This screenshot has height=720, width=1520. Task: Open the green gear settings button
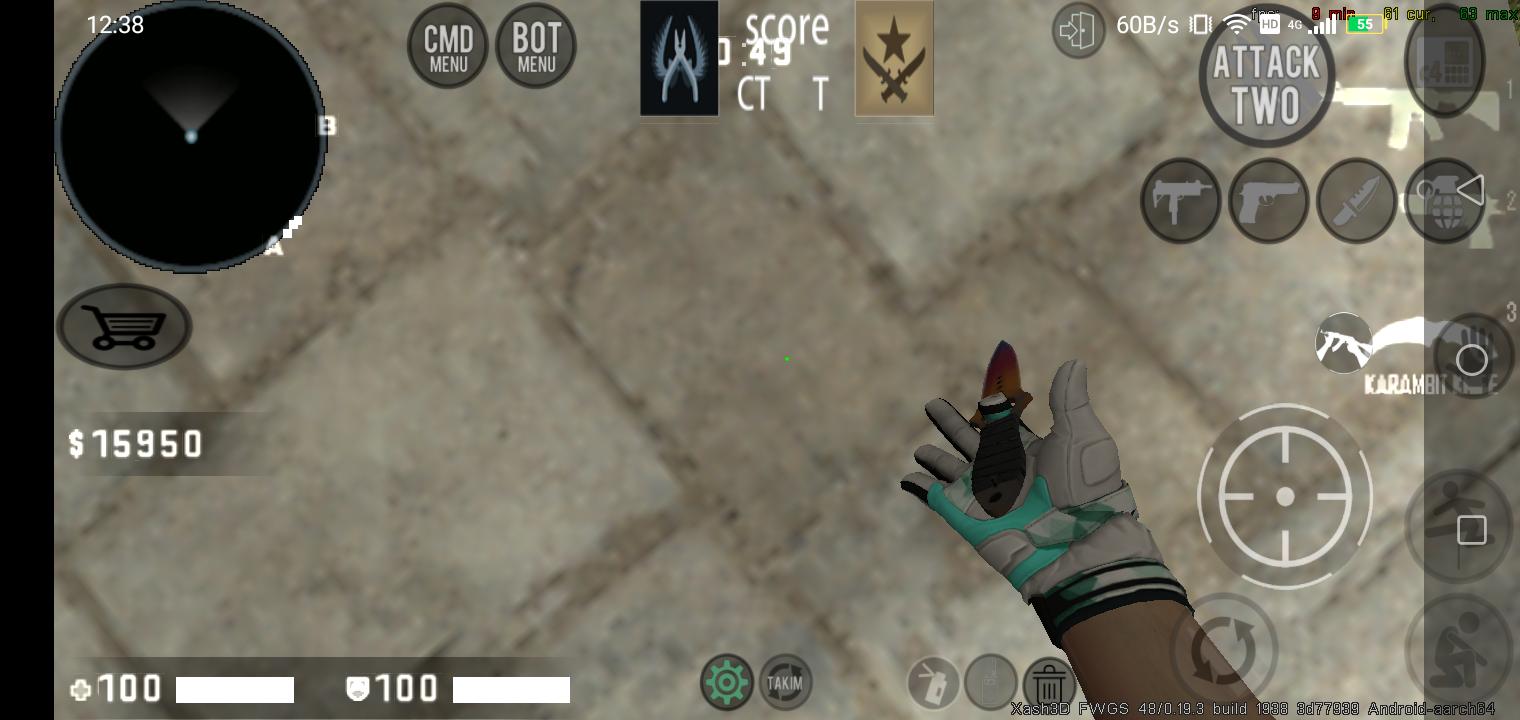(727, 683)
